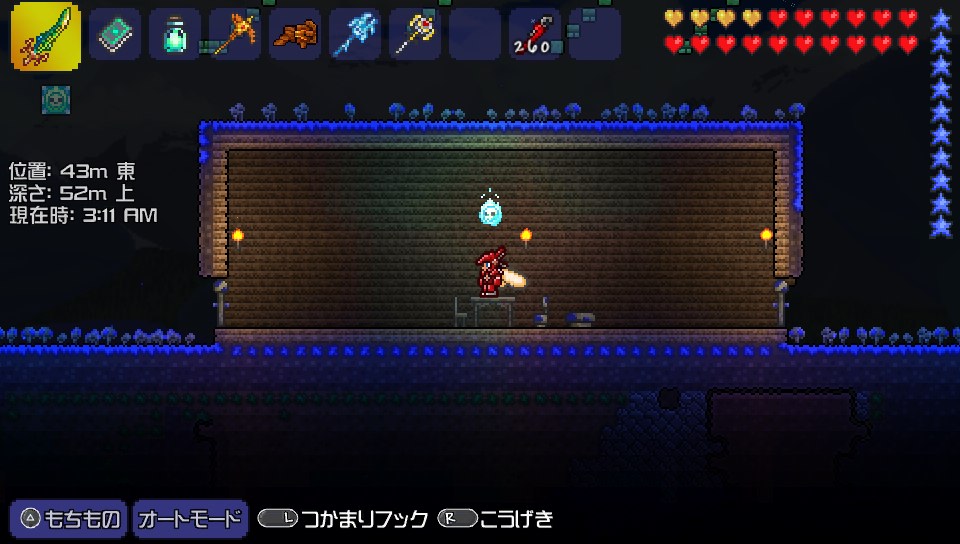Choose the golden scepter hotbar slot
The image size is (960, 544).
pos(415,34)
